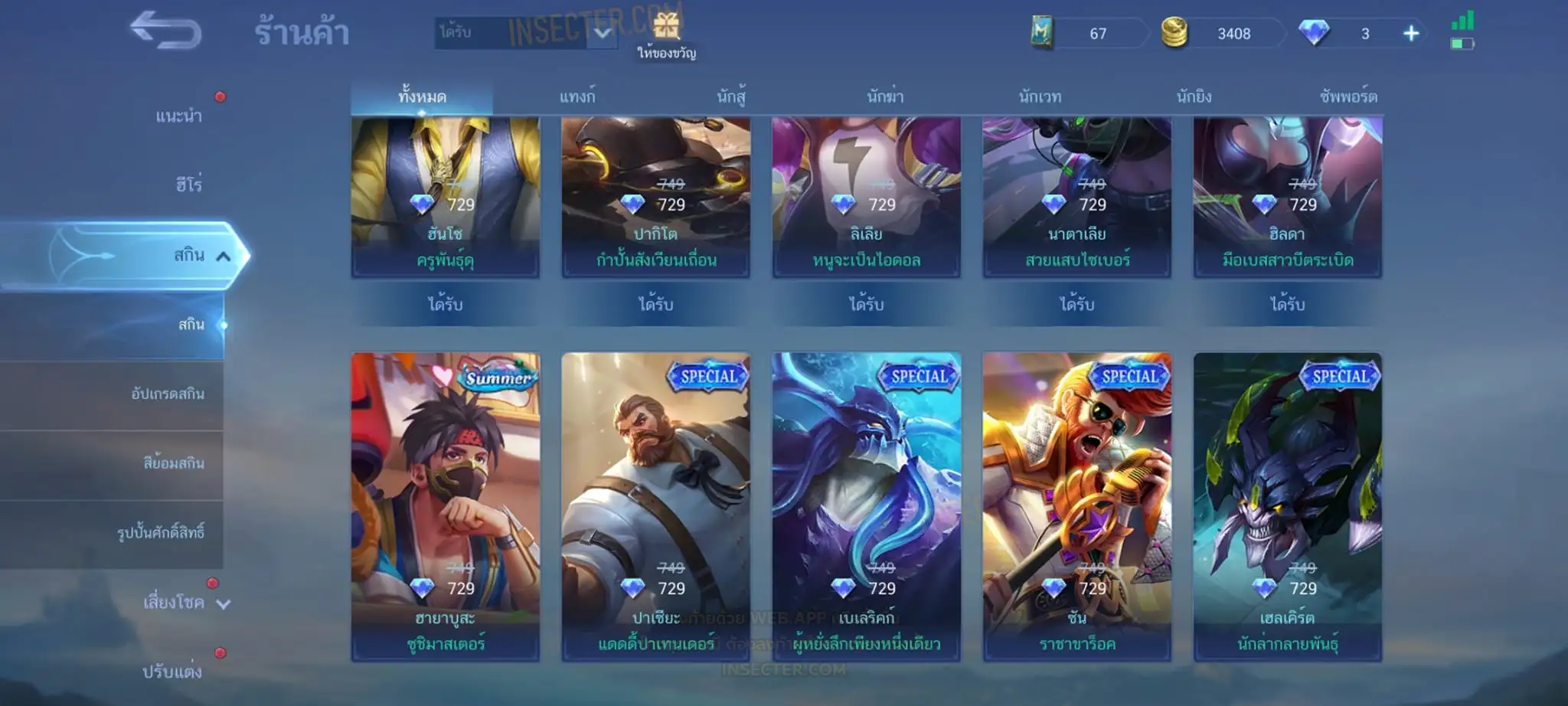
Task: Open the ให้ของขวัญ gift button
Action: 666,36
